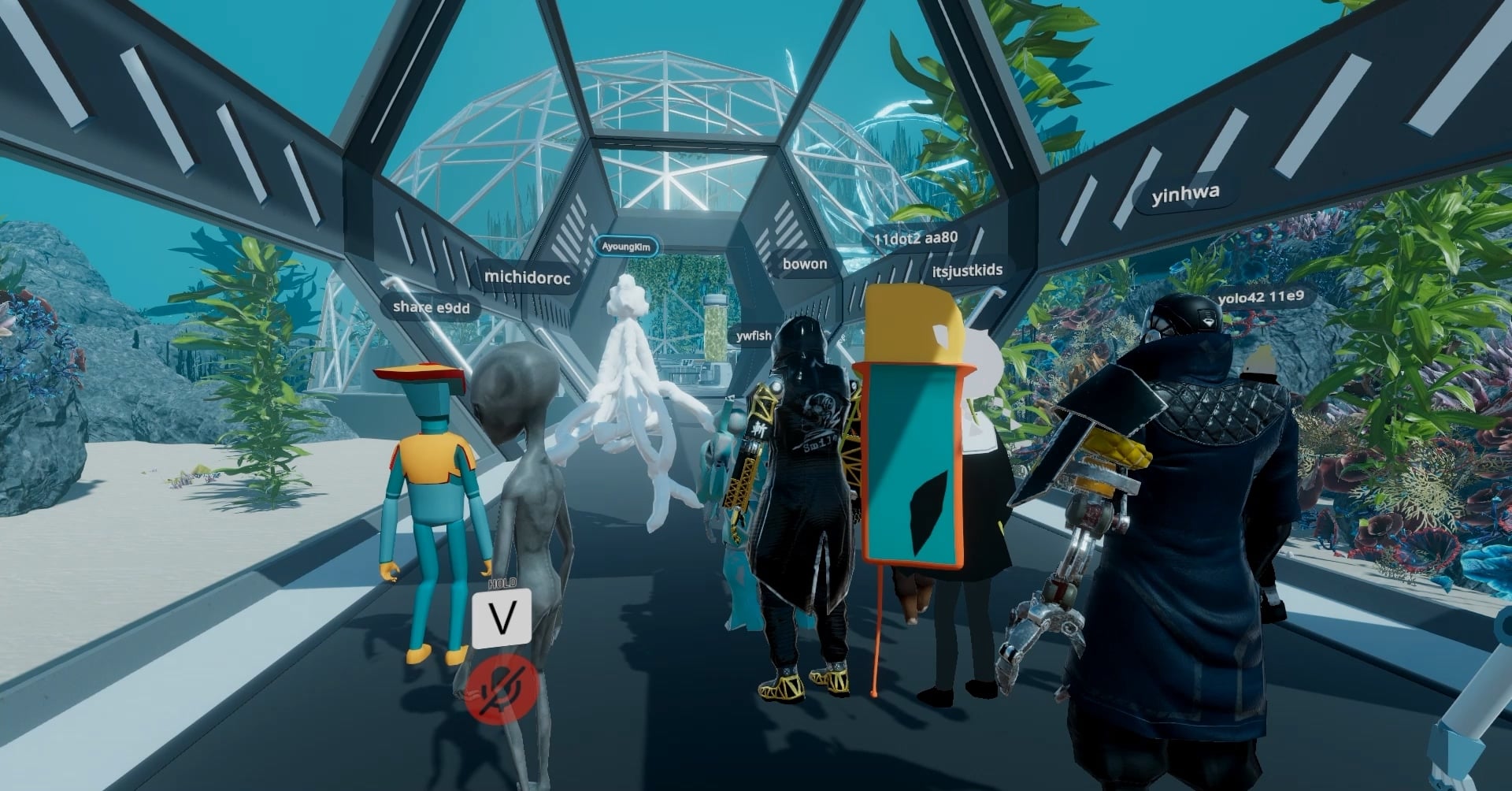Select the AyoungKim nameplate

click(x=626, y=247)
